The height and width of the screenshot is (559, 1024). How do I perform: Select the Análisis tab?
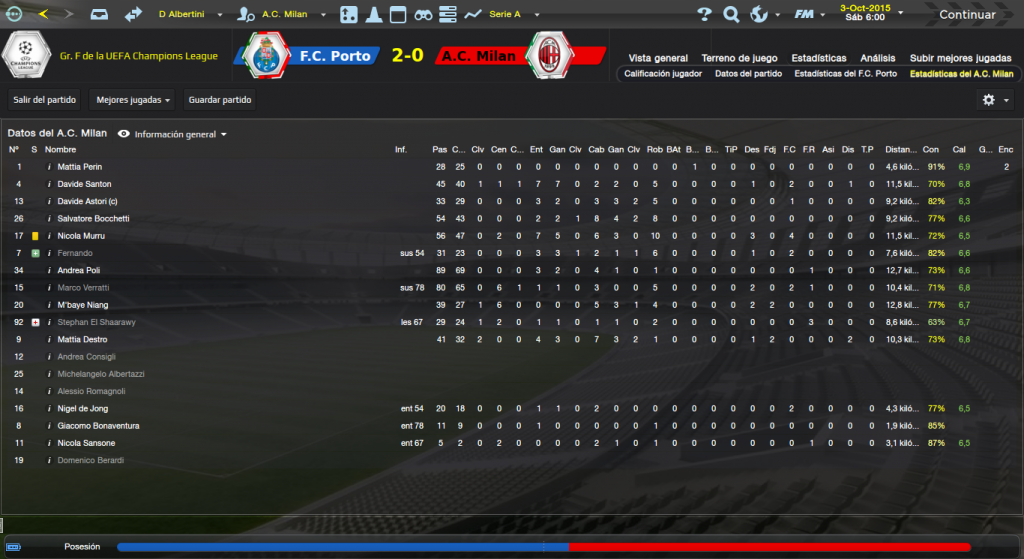877,58
